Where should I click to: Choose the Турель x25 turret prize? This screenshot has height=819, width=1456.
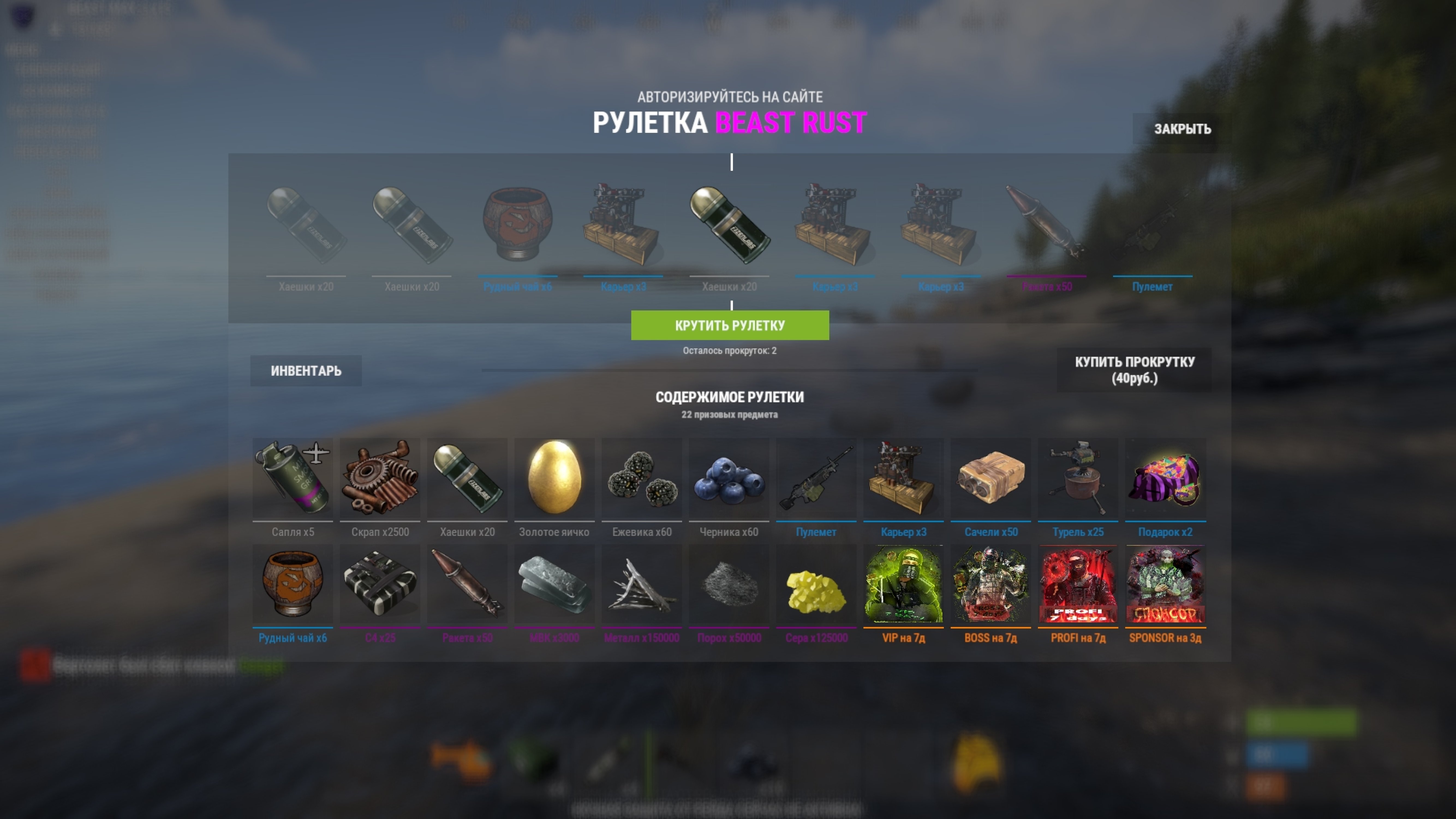[x=1078, y=479]
